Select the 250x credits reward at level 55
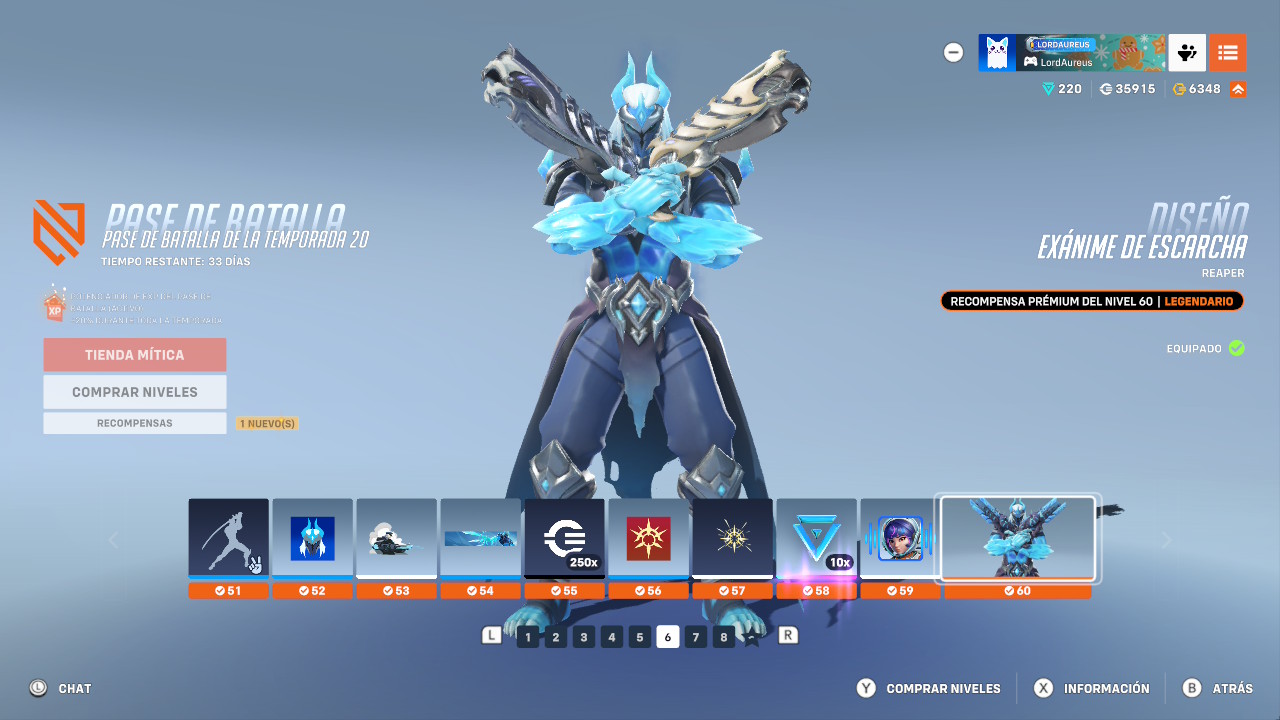 click(x=564, y=538)
